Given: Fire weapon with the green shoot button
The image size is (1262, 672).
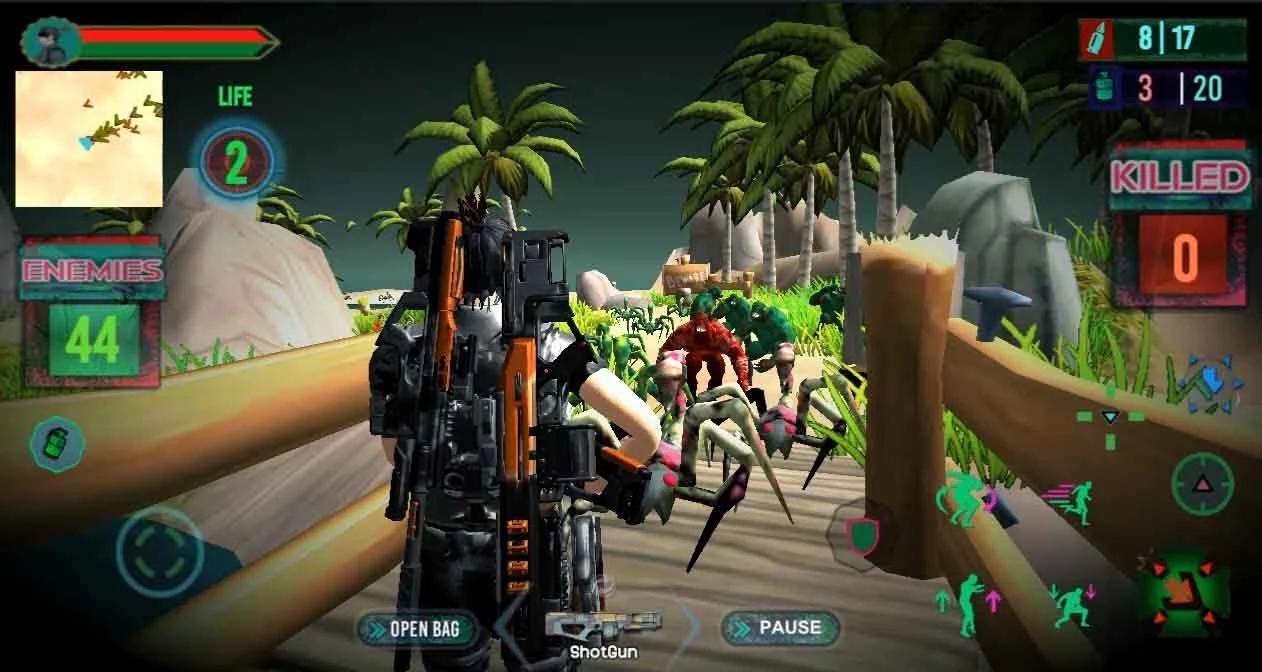Looking at the screenshot, I should pos(1182,590).
